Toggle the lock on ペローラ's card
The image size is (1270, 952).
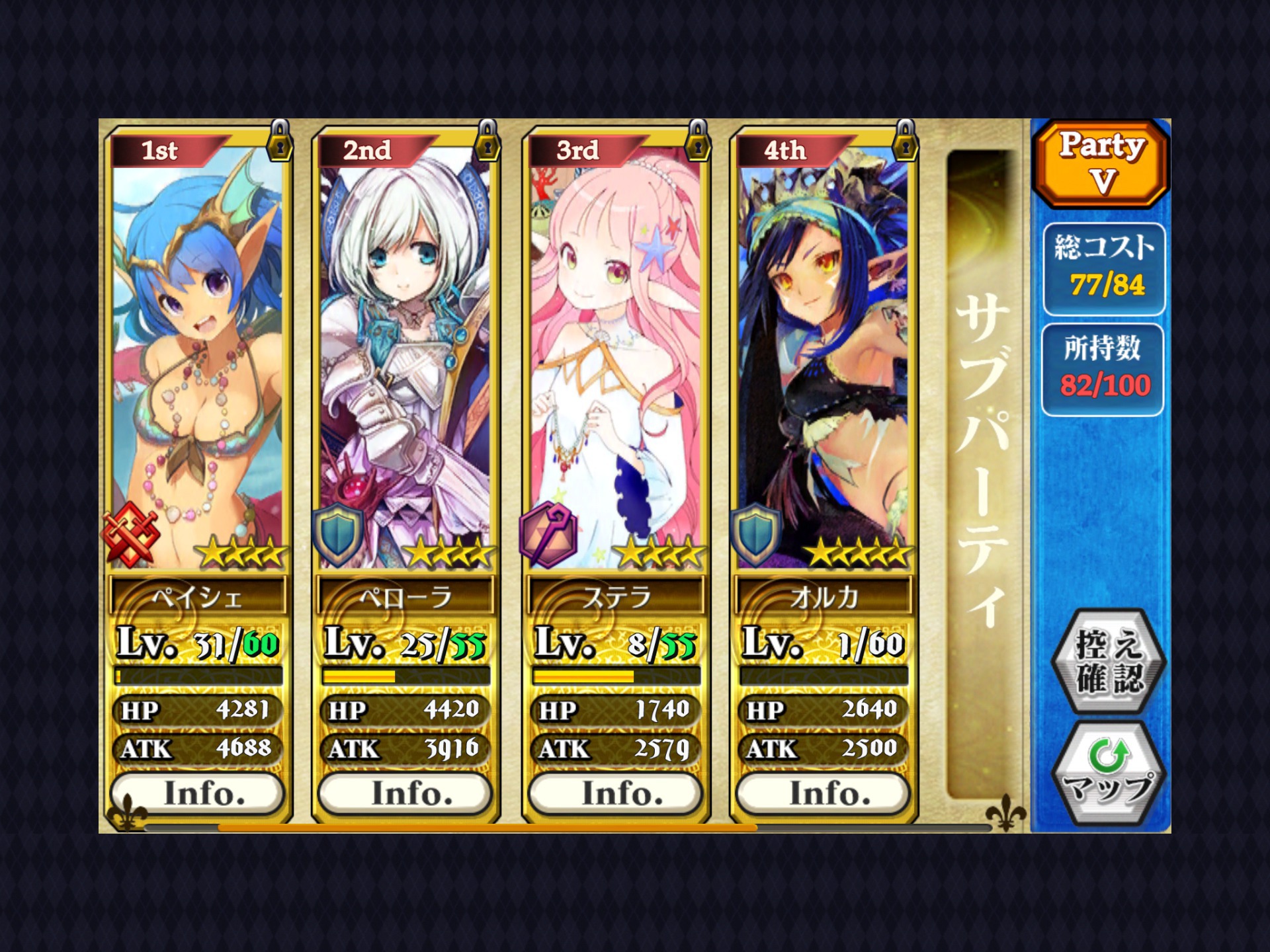(x=487, y=141)
